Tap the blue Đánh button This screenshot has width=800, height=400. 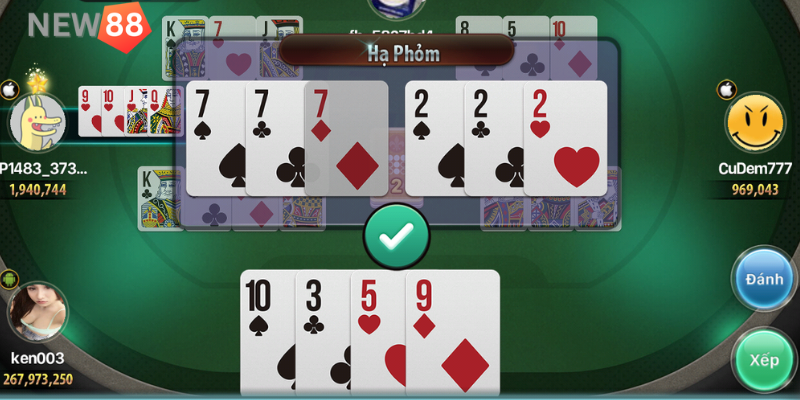tap(764, 279)
